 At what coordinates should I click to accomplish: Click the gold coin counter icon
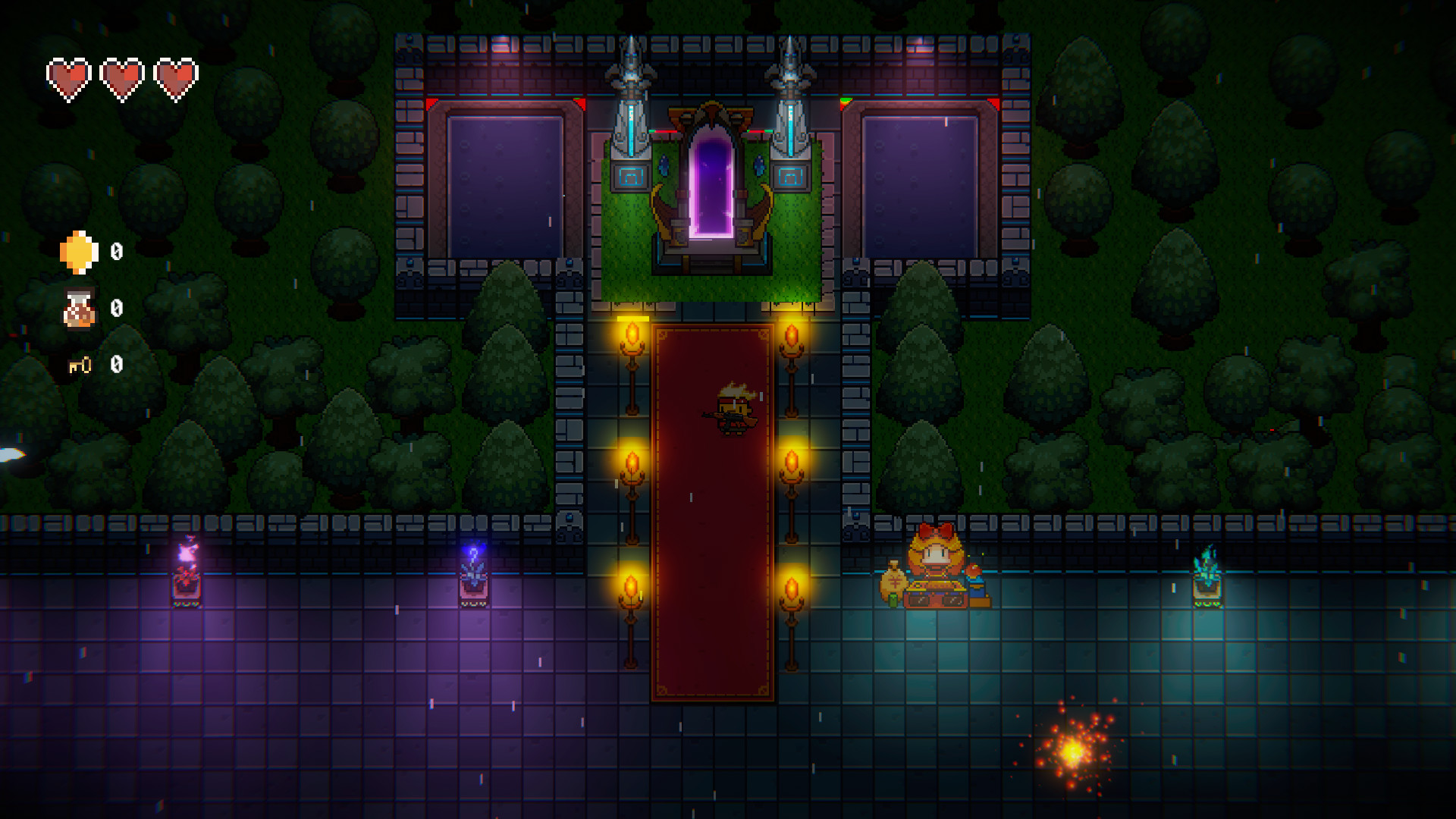pyautogui.click(x=78, y=251)
